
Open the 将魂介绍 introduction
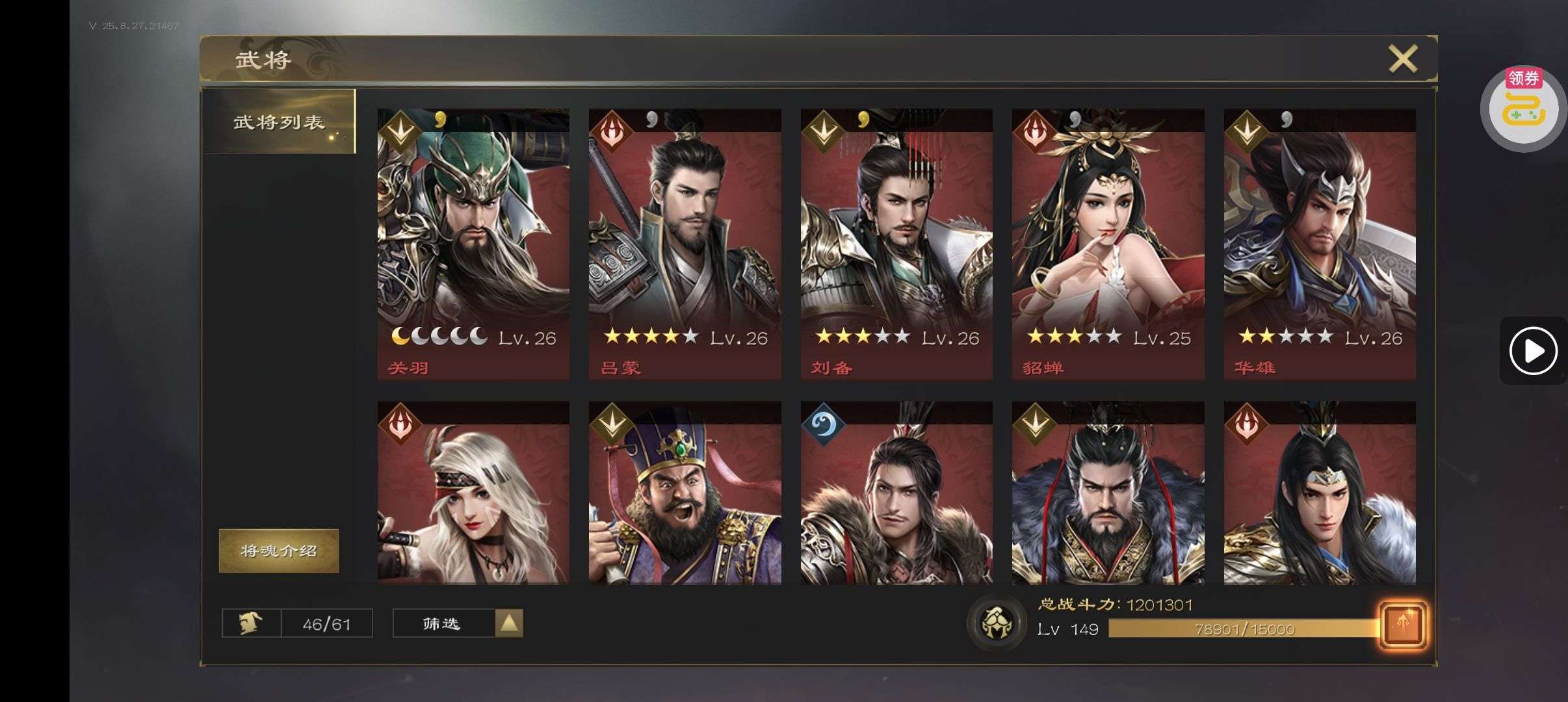[x=279, y=551]
